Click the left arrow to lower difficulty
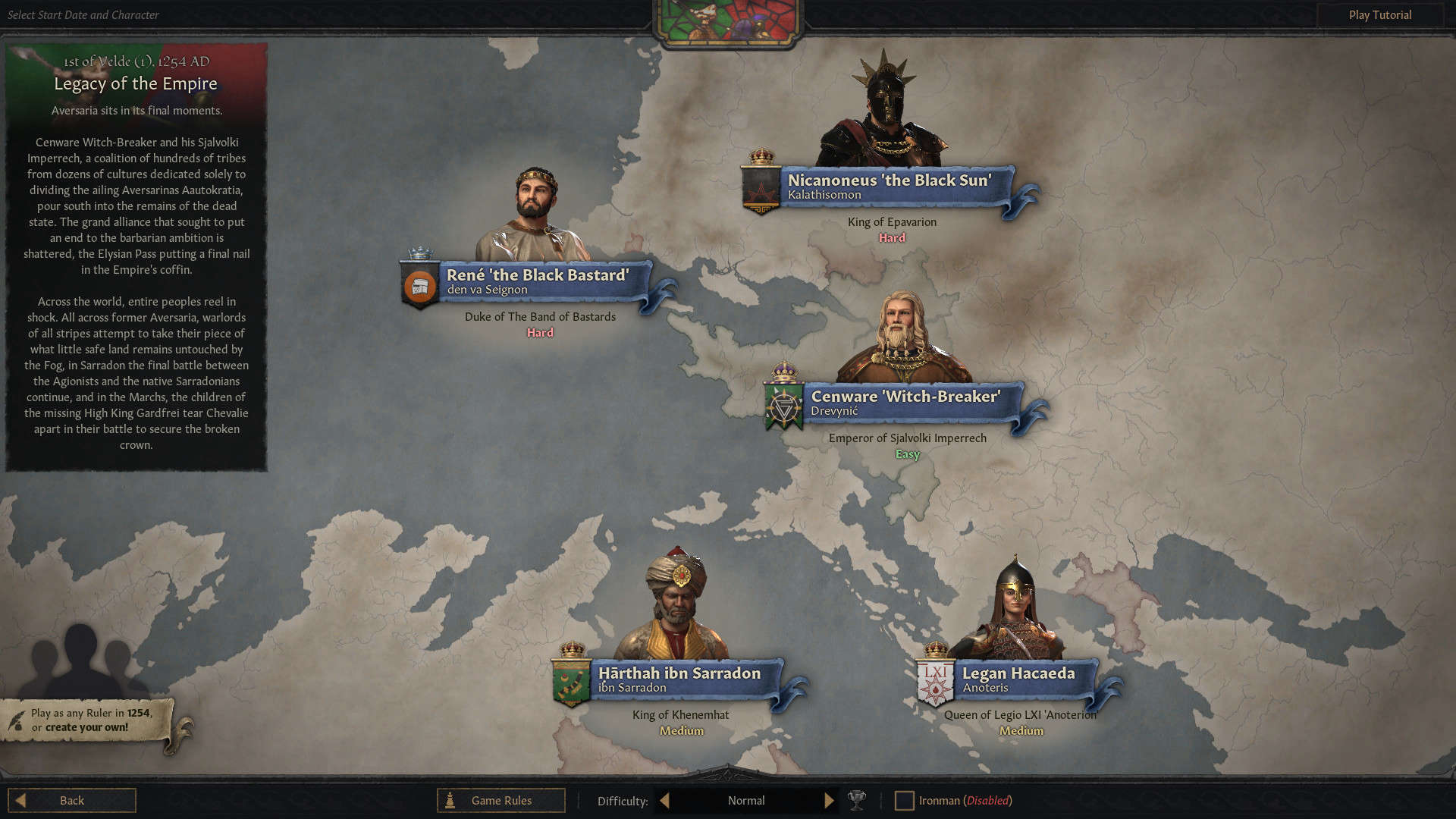Image resolution: width=1456 pixels, height=819 pixels. coord(664,800)
